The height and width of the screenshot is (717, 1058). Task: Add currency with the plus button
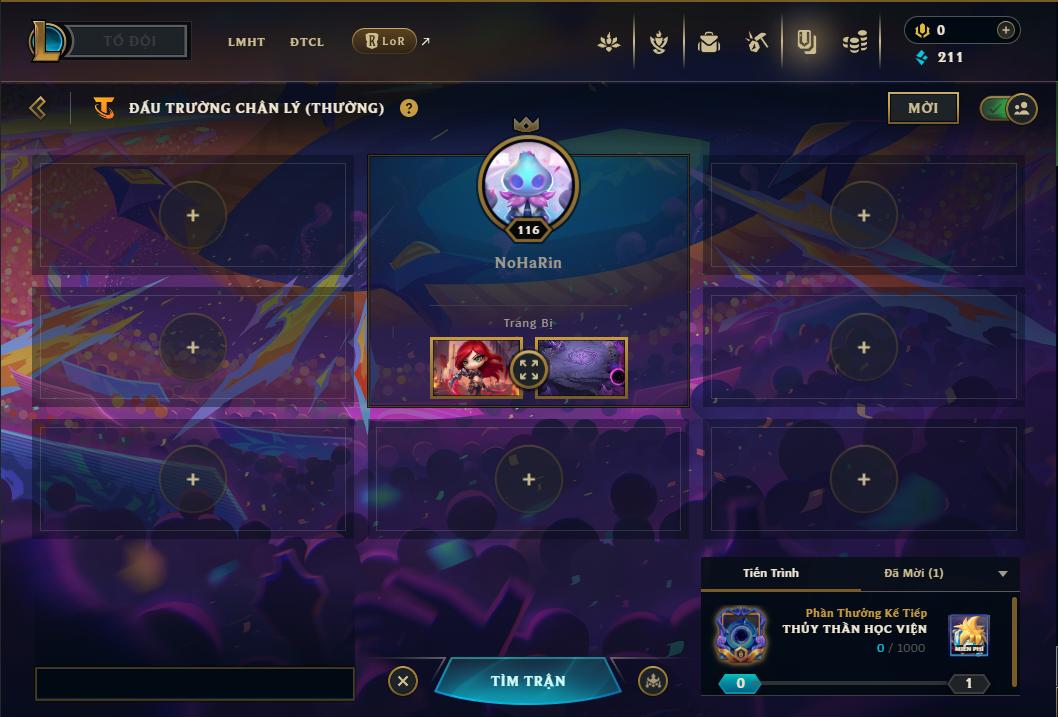[x=1005, y=30]
